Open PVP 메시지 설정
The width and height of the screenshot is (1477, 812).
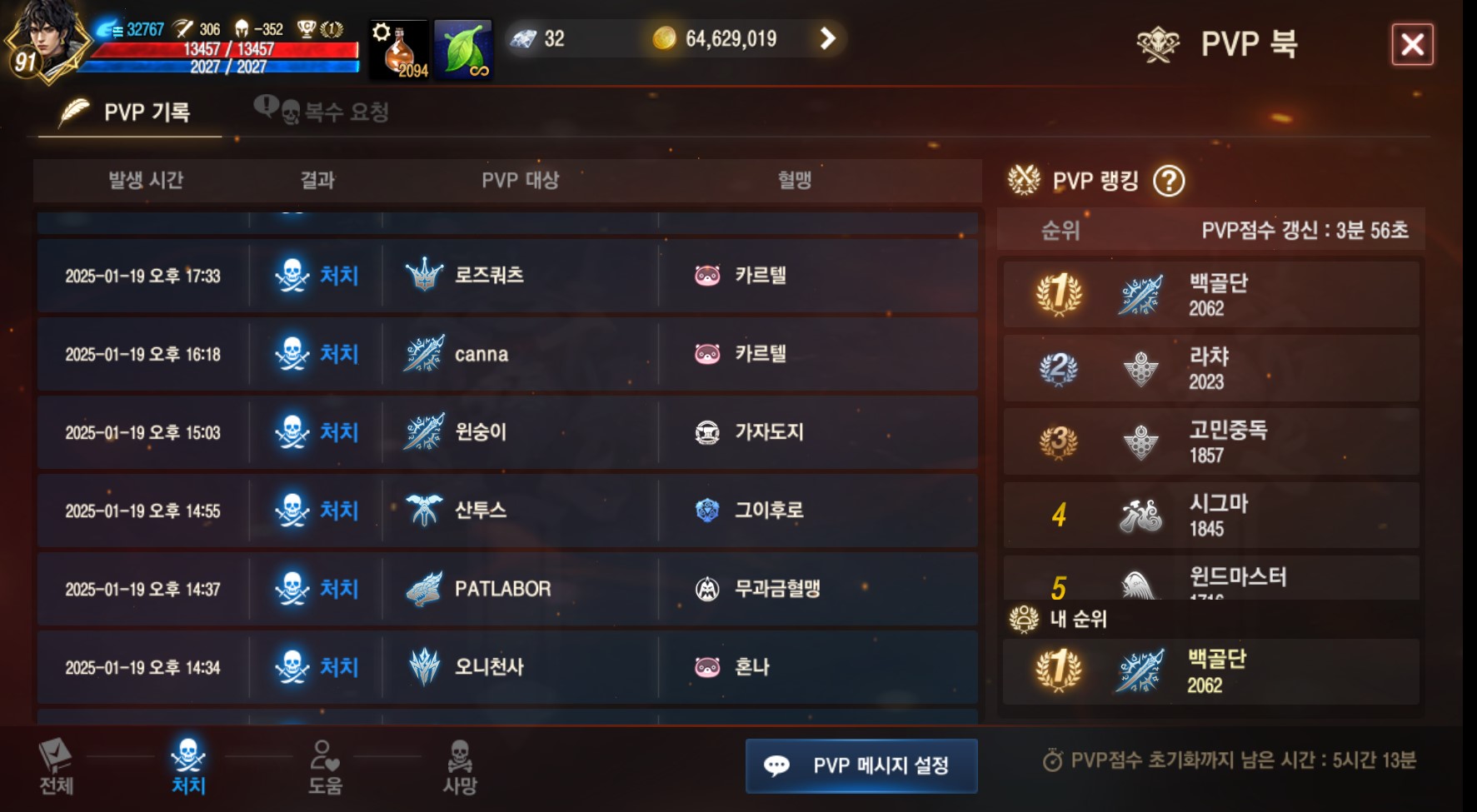[x=861, y=765]
